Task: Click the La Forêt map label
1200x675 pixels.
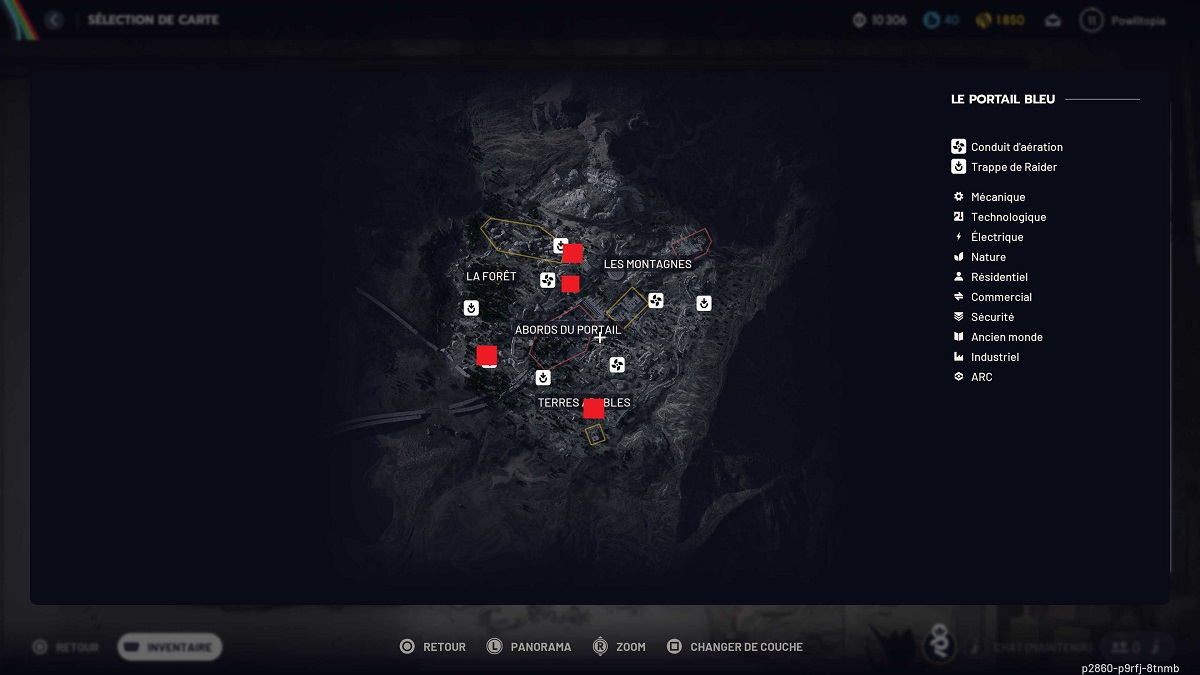Action: pyautogui.click(x=491, y=276)
